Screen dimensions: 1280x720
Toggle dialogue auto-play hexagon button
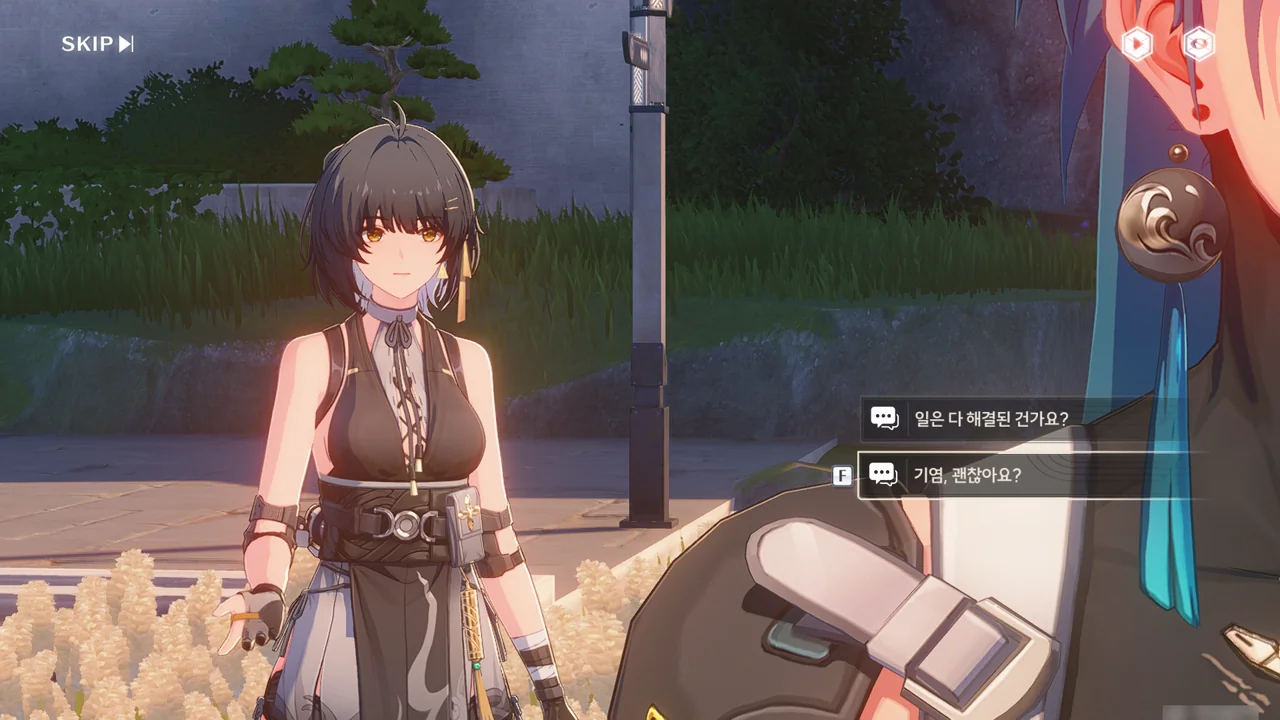coord(1137,43)
